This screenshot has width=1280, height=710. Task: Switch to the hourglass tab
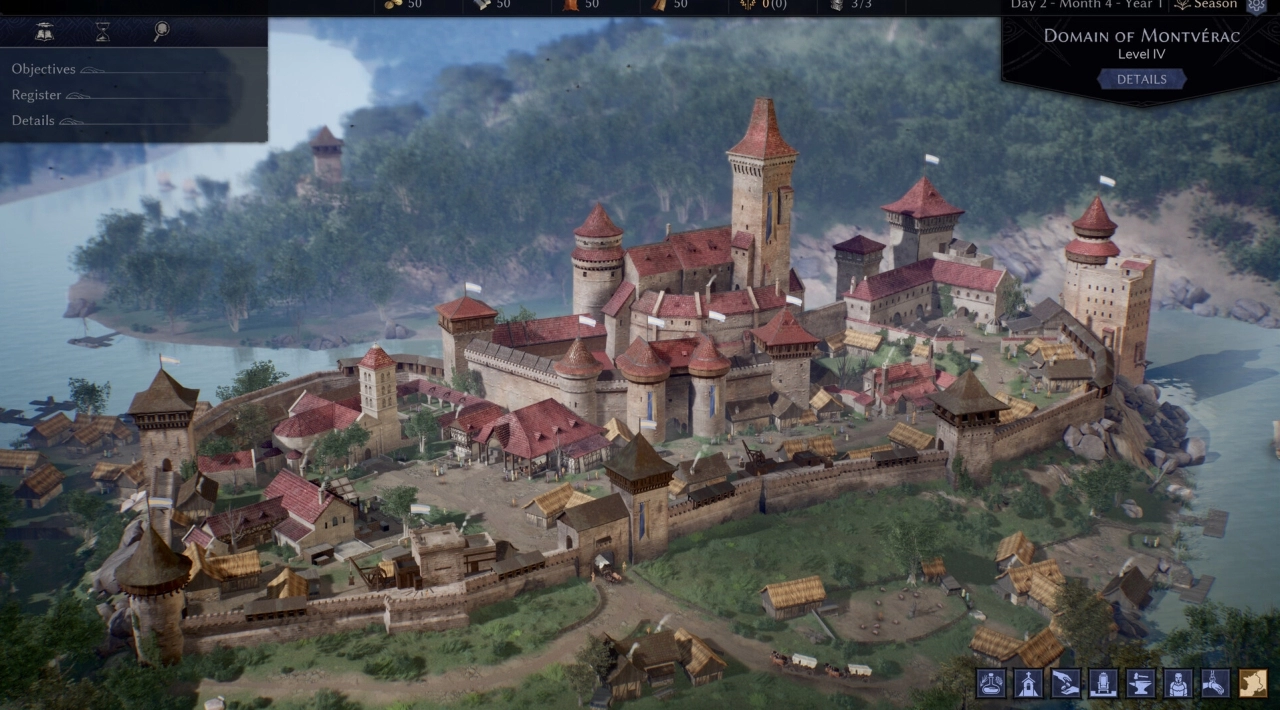pyautogui.click(x=102, y=32)
